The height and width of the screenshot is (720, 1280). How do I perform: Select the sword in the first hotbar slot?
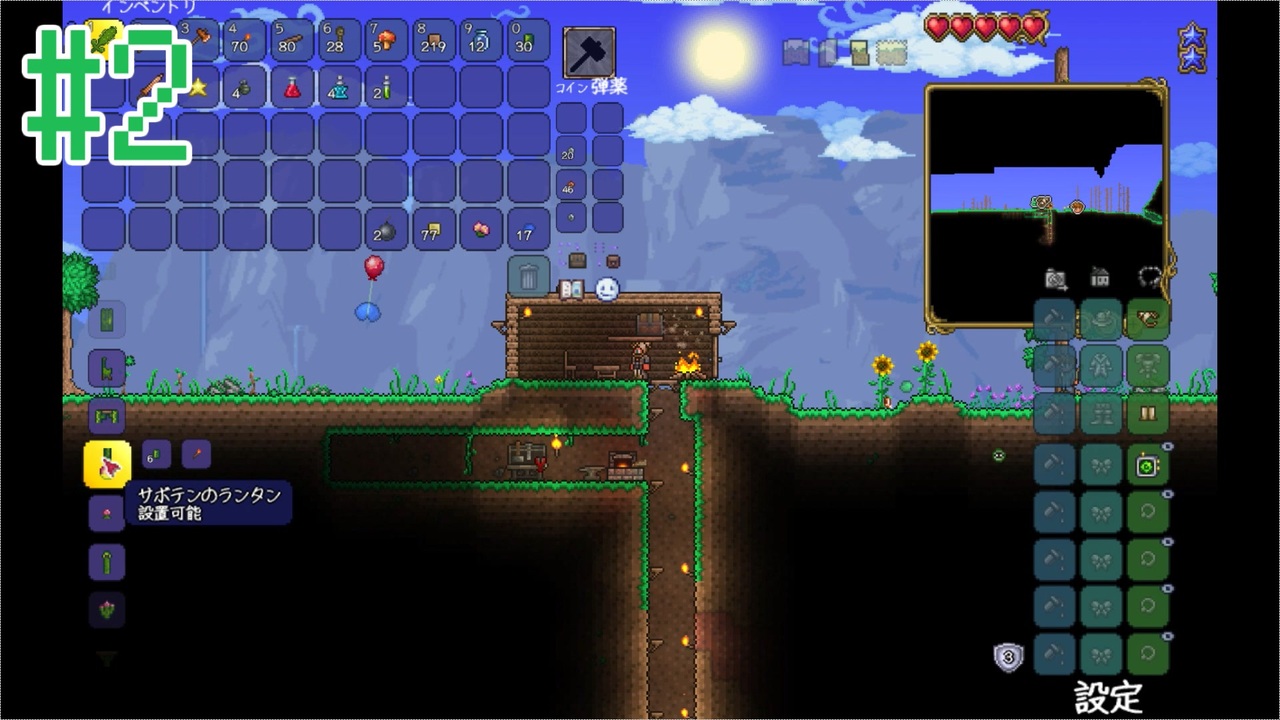pyautogui.click(x=107, y=40)
